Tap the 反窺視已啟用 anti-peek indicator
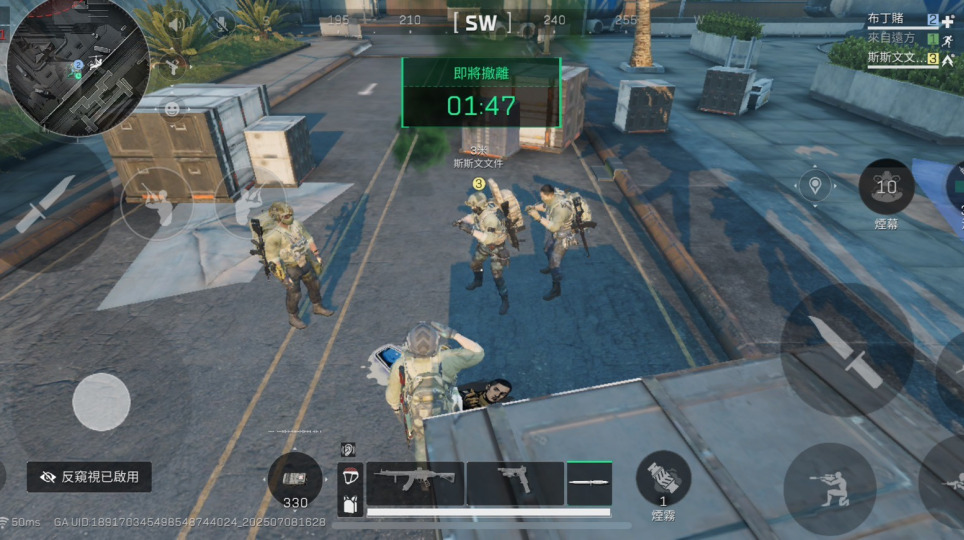Viewport: 964px width, 540px height. pos(90,477)
